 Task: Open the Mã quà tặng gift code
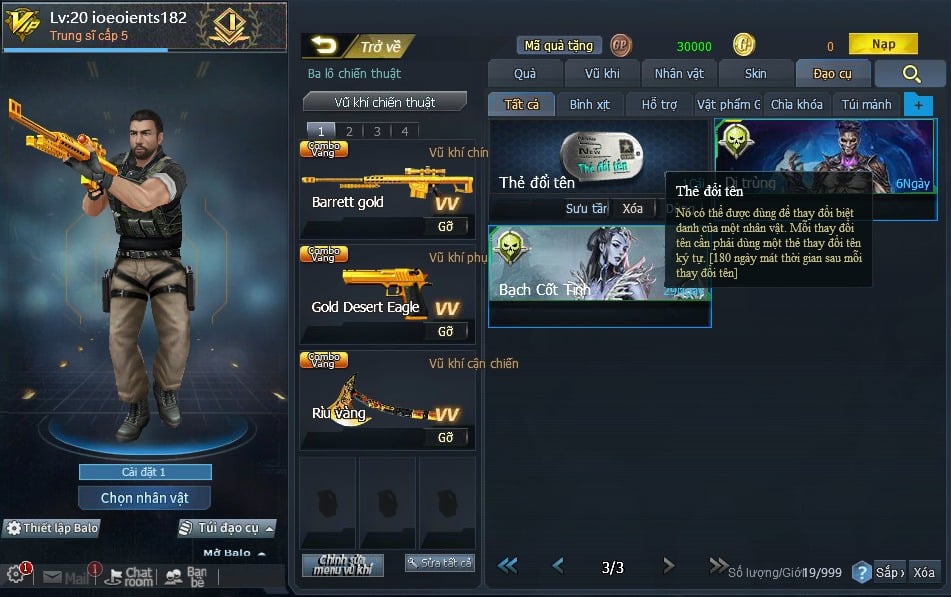(x=559, y=46)
